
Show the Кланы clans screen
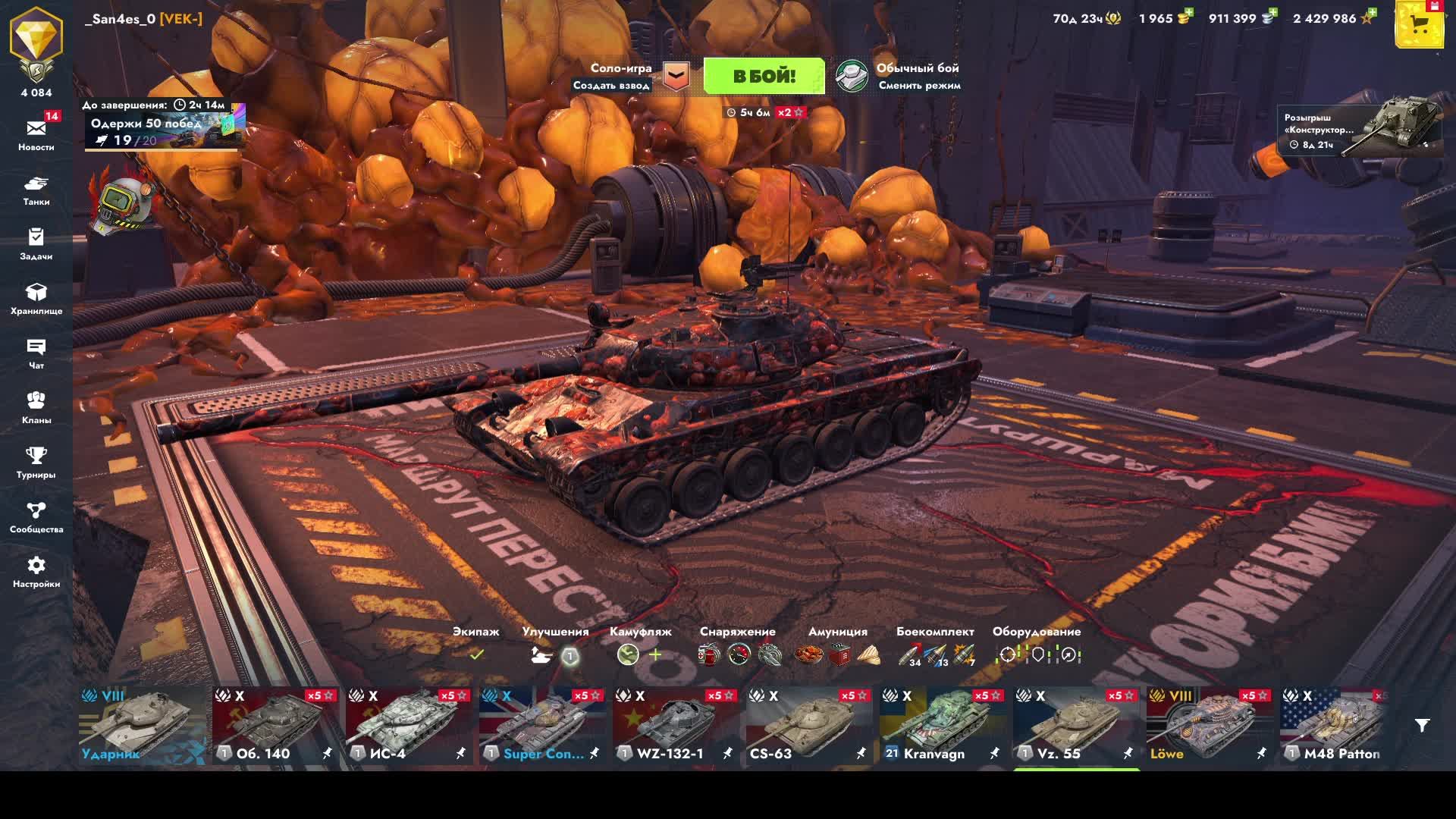click(36, 407)
